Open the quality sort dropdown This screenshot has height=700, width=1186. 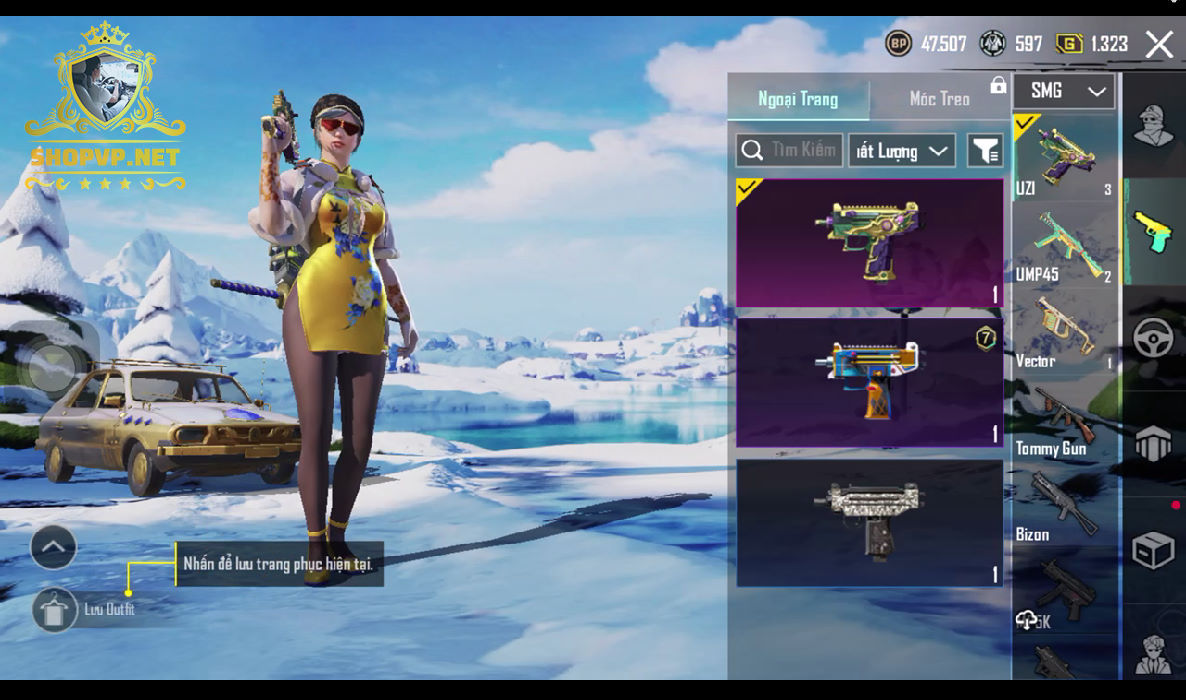pyautogui.click(x=902, y=151)
